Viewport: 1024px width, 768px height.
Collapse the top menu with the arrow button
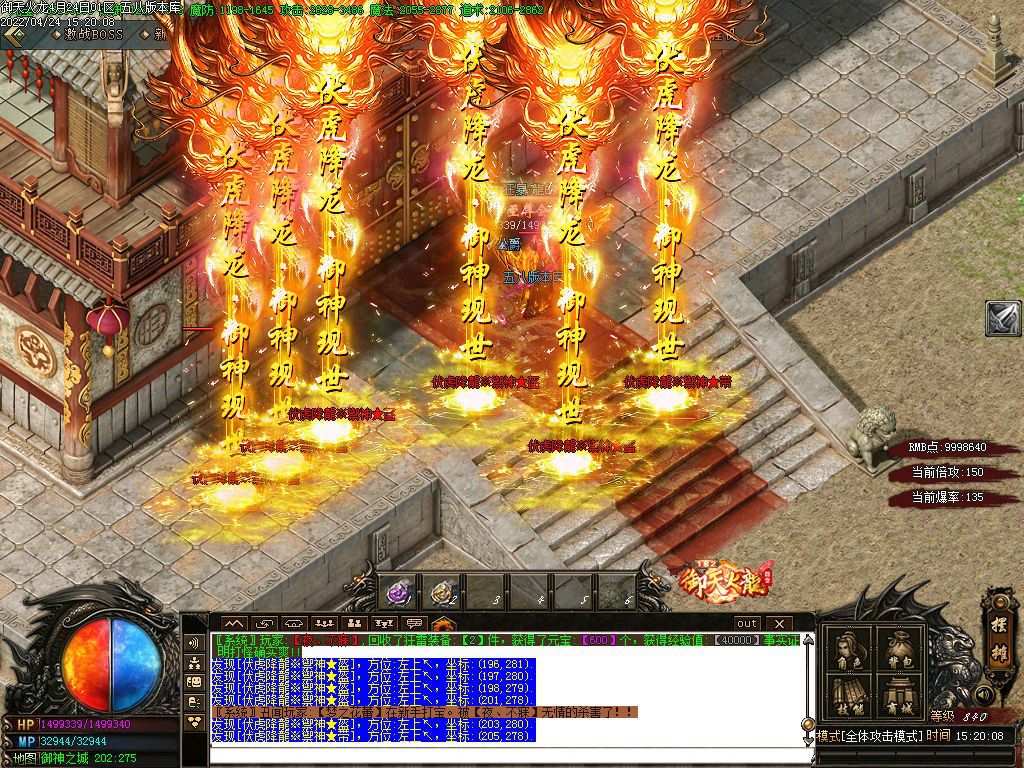point(14,33)
